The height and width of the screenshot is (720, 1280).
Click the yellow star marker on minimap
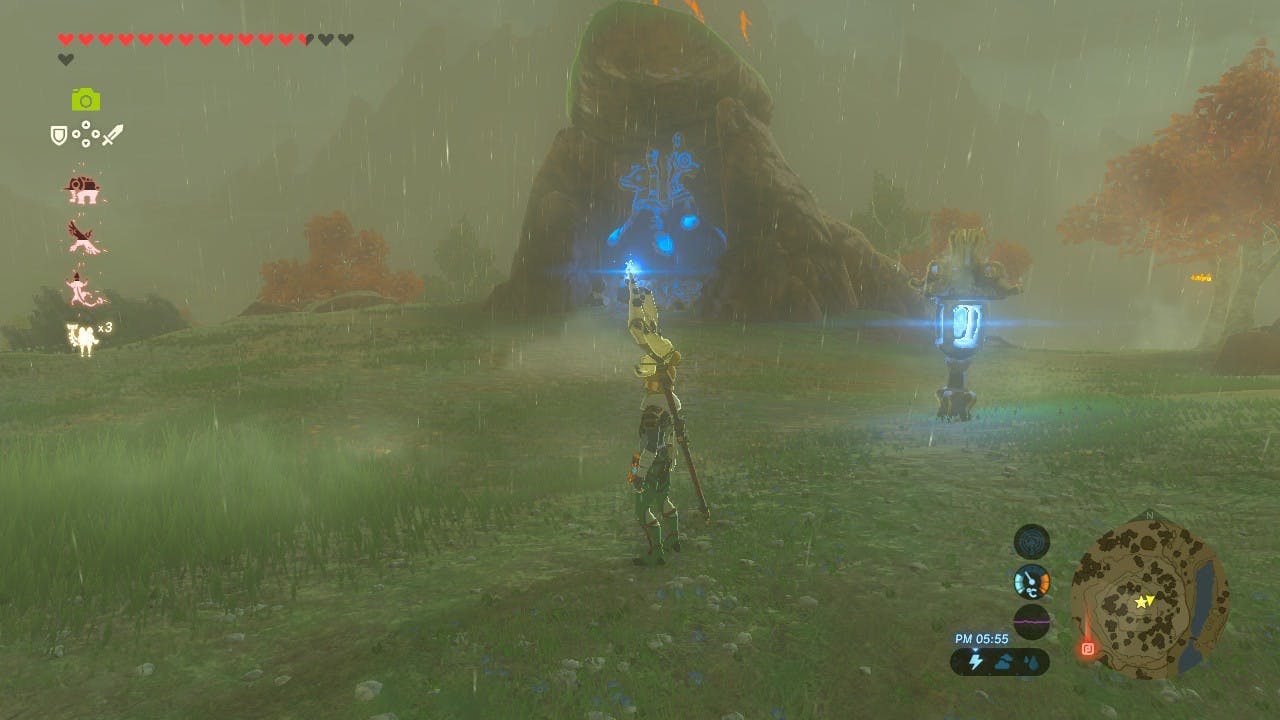(x=1143, y=602)
